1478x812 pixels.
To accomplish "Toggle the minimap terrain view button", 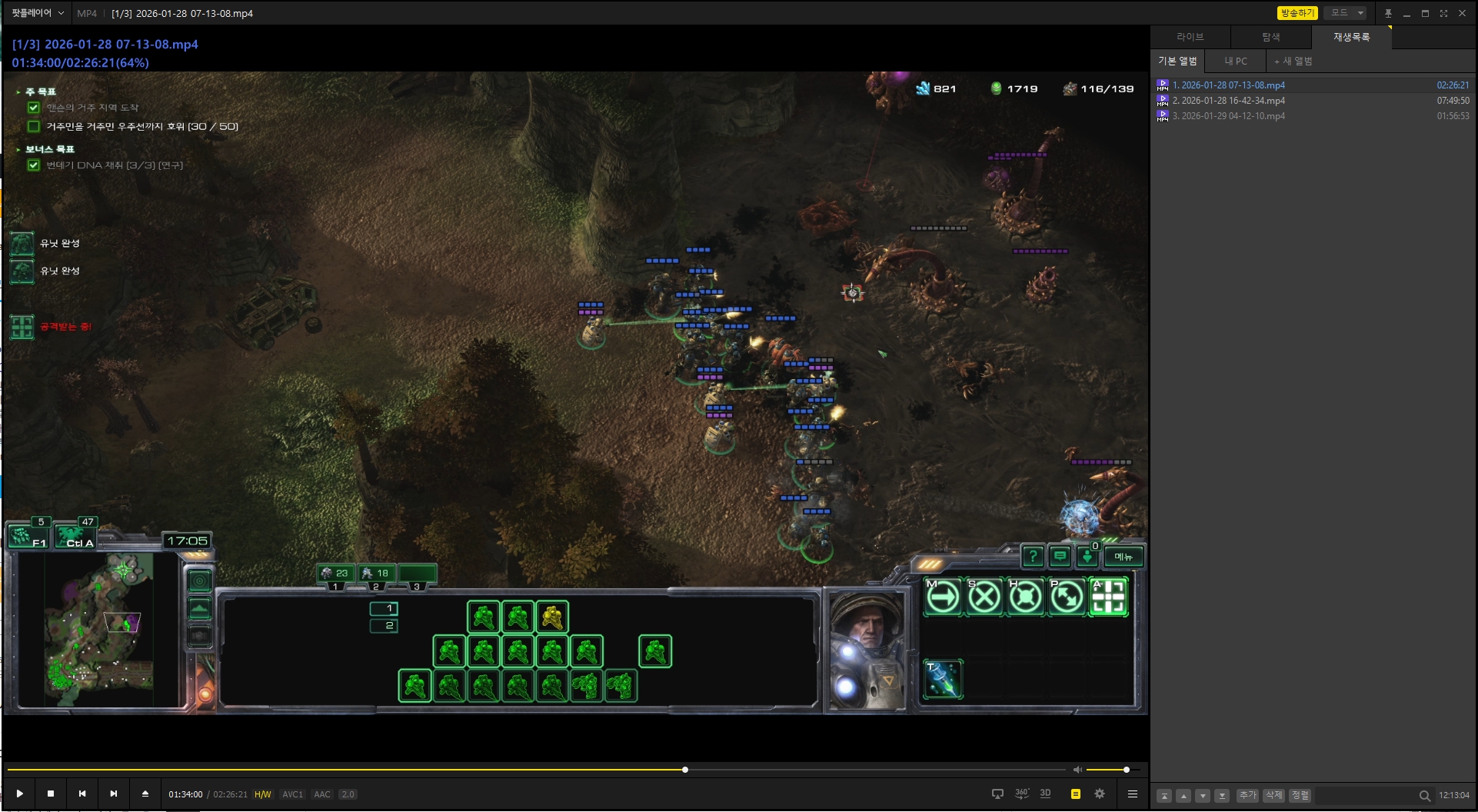I will (200, 609).
